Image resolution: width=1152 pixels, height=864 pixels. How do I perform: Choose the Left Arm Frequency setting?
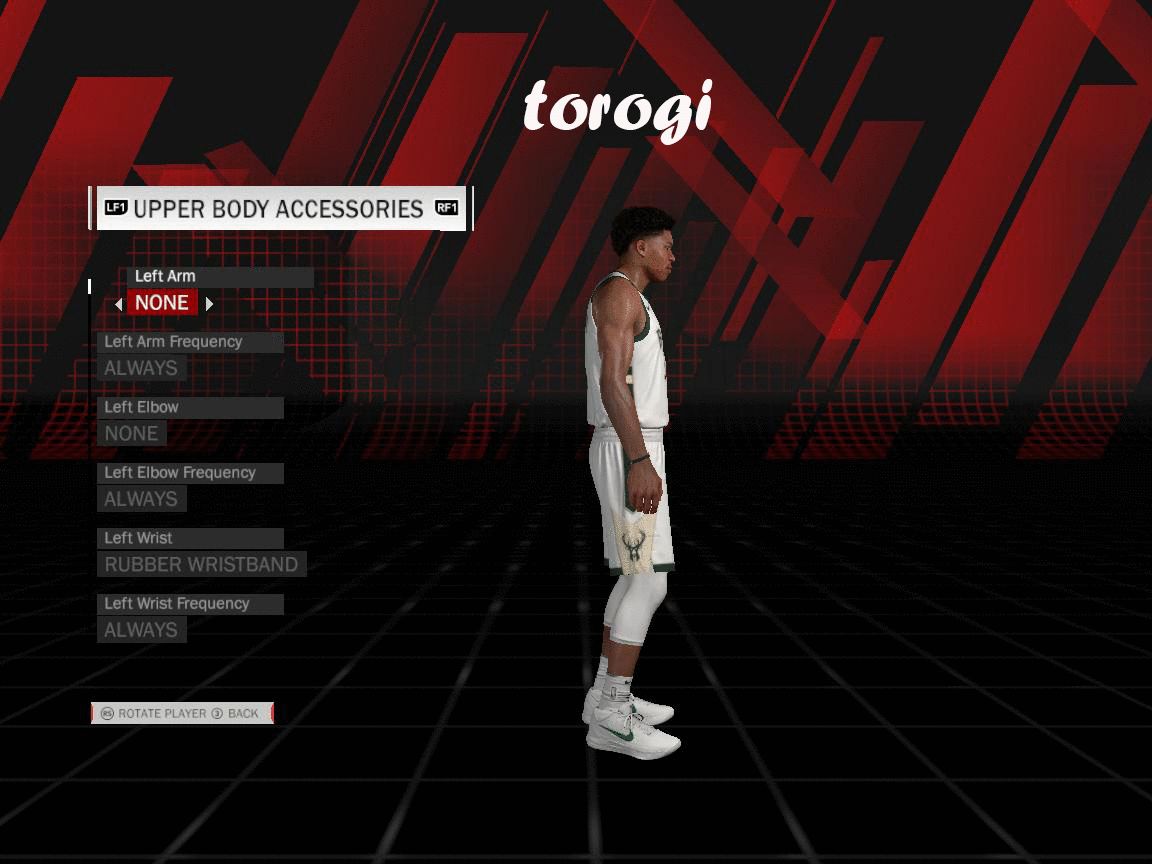[x=141, y=368]
